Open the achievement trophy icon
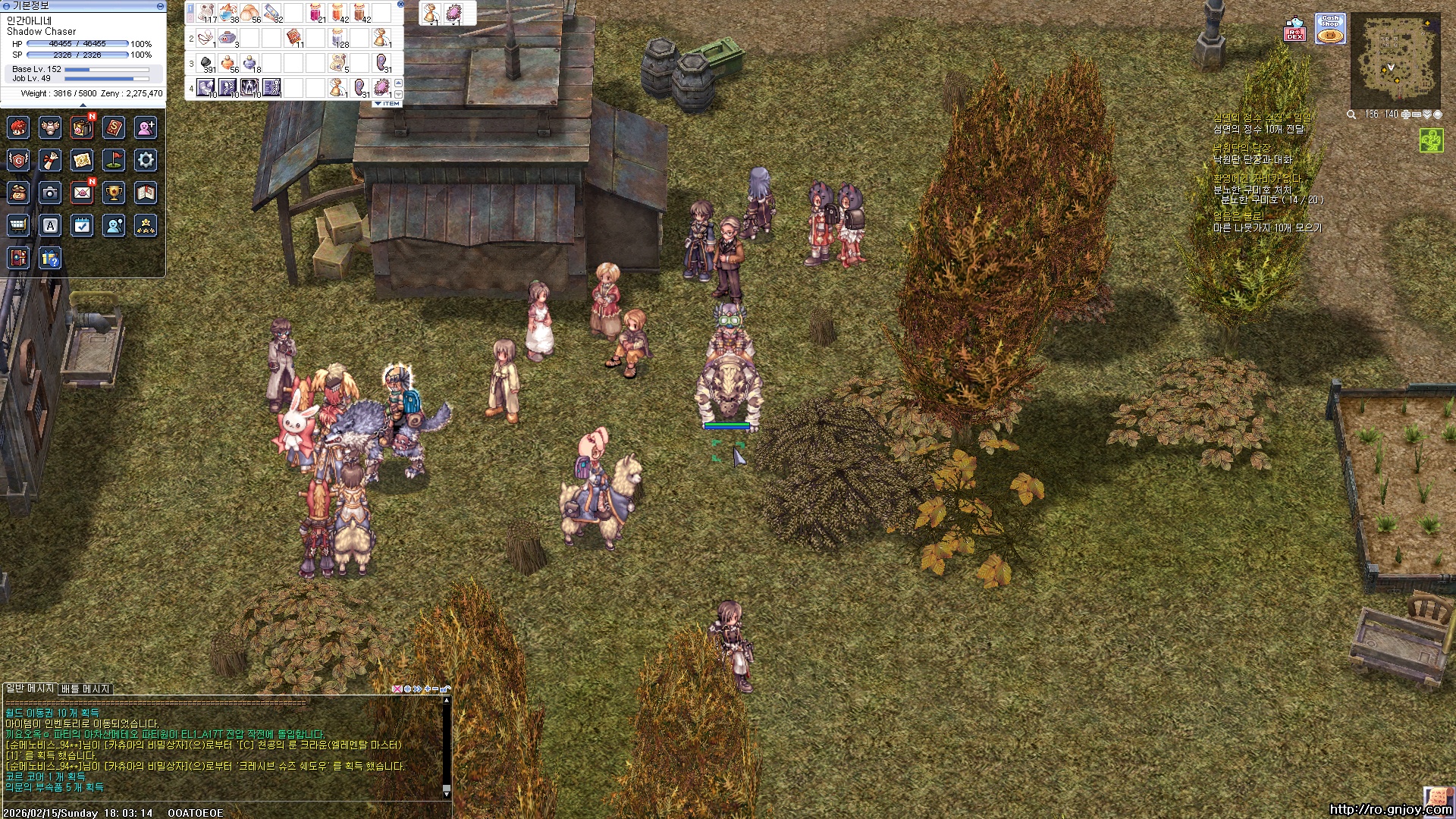This screenshot has height=819, width=1456. [114, 193]
